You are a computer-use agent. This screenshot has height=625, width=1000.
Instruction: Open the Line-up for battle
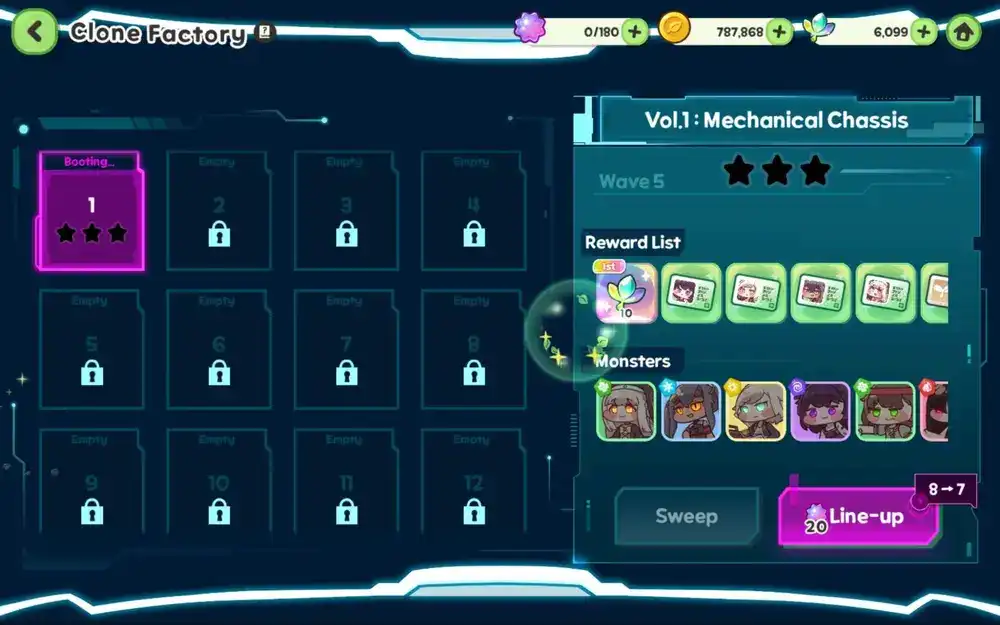coord(858,516)
